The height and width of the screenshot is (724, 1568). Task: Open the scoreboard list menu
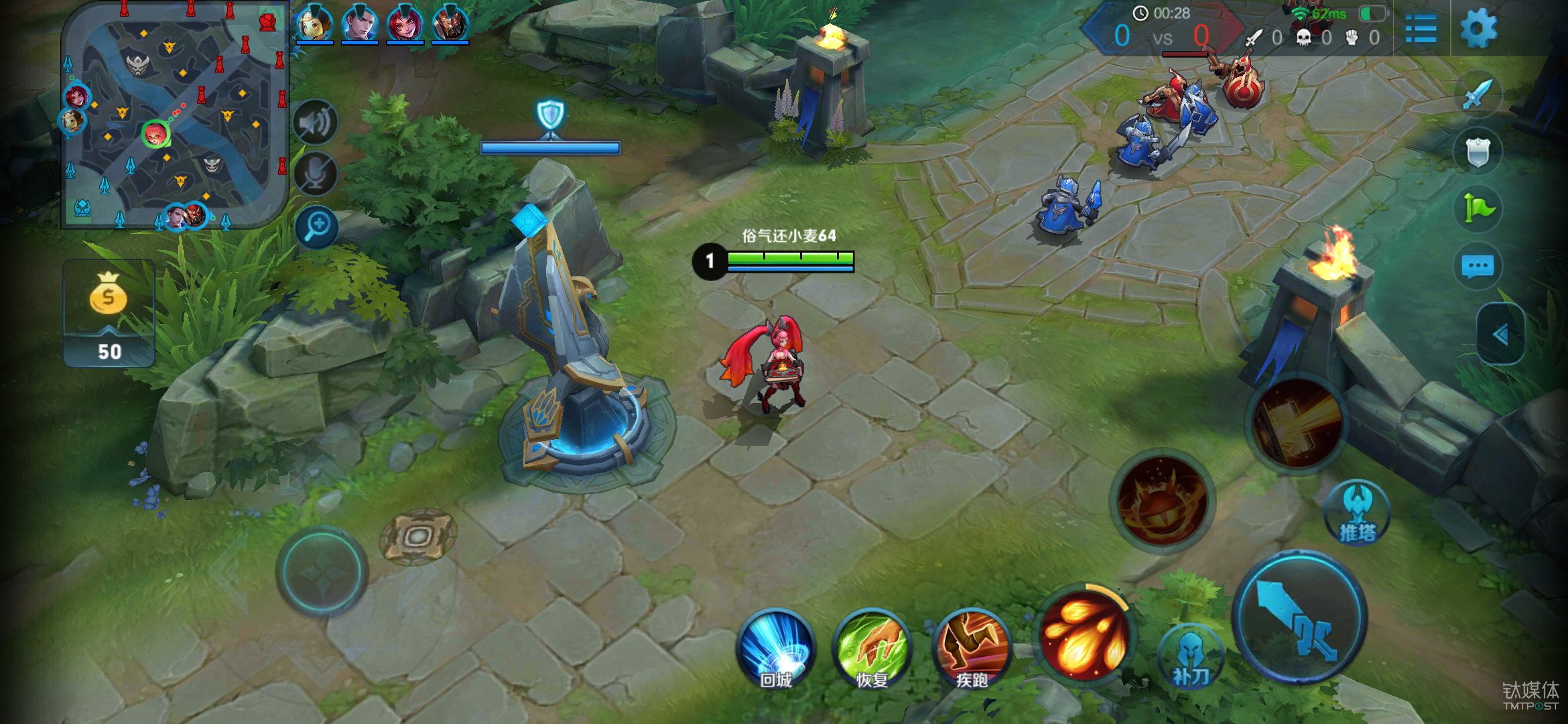[1420, 29]
